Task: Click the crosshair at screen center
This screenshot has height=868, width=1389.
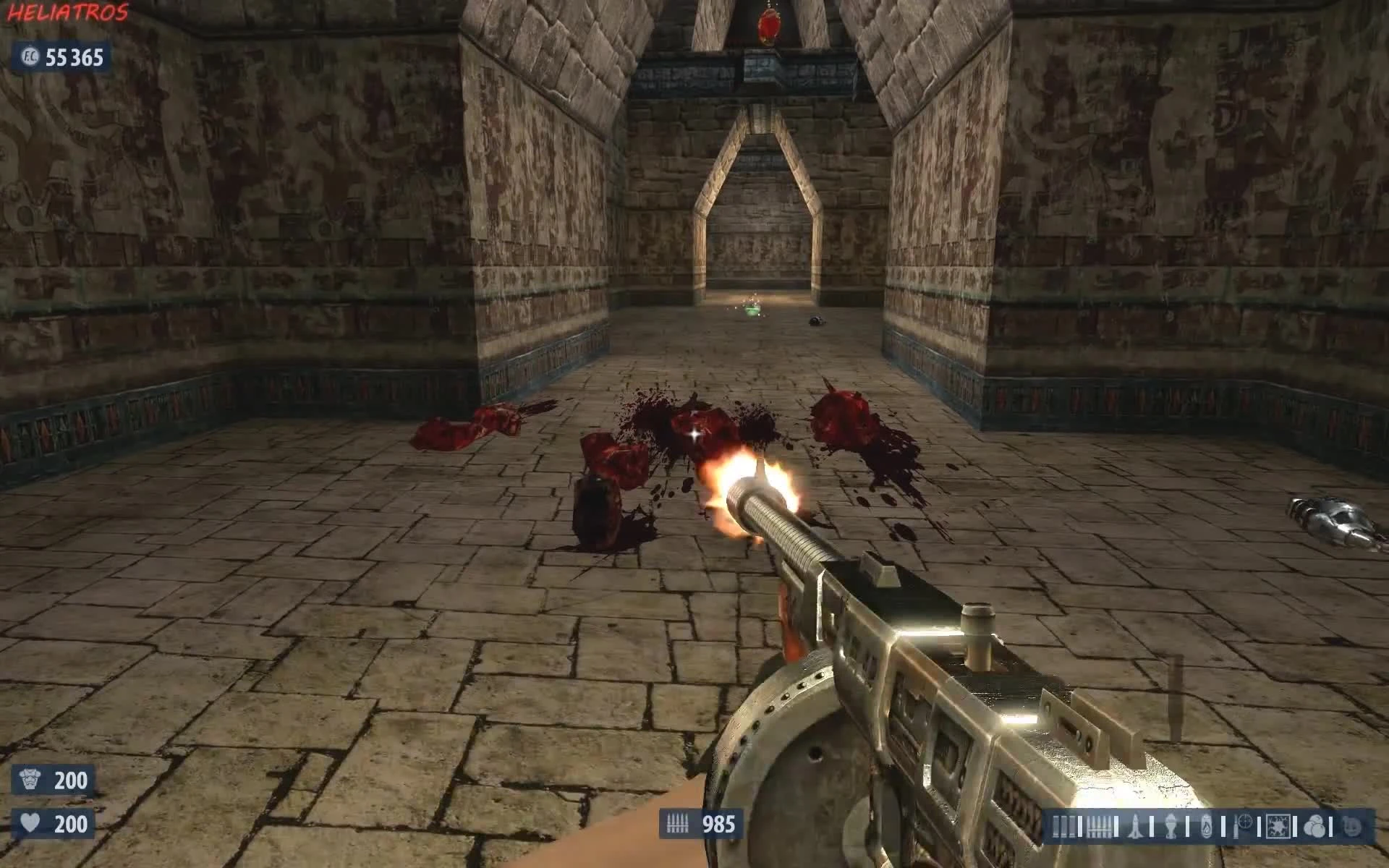Action: pos(694,434)
